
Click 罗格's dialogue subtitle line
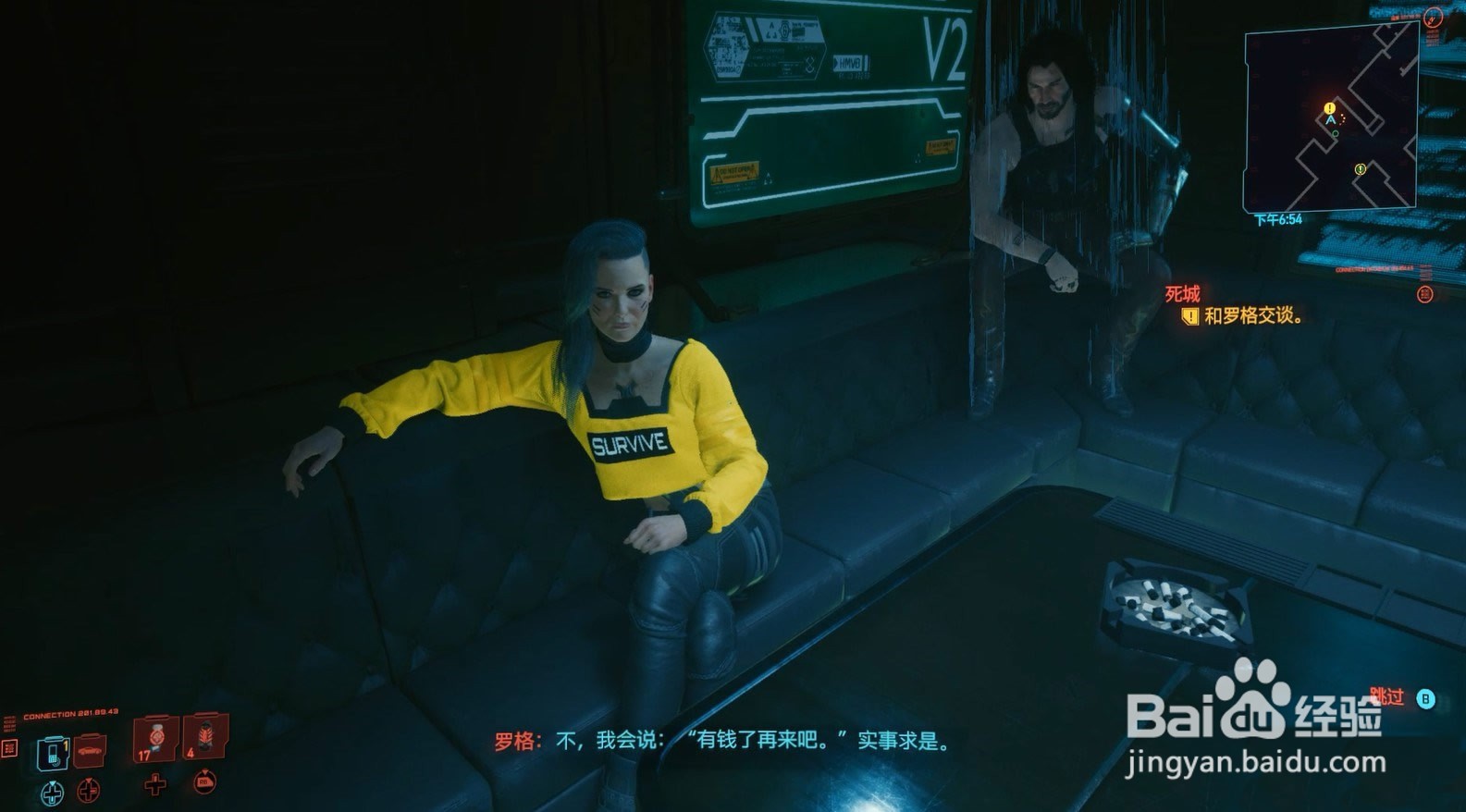tap(721, 740)
